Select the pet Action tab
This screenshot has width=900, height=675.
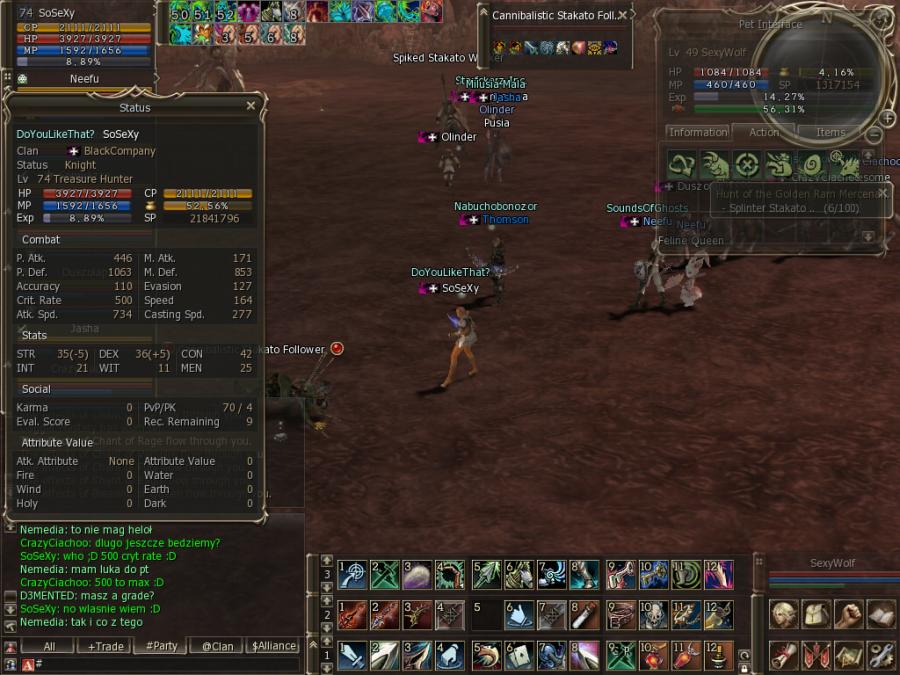tap(764, 132)
